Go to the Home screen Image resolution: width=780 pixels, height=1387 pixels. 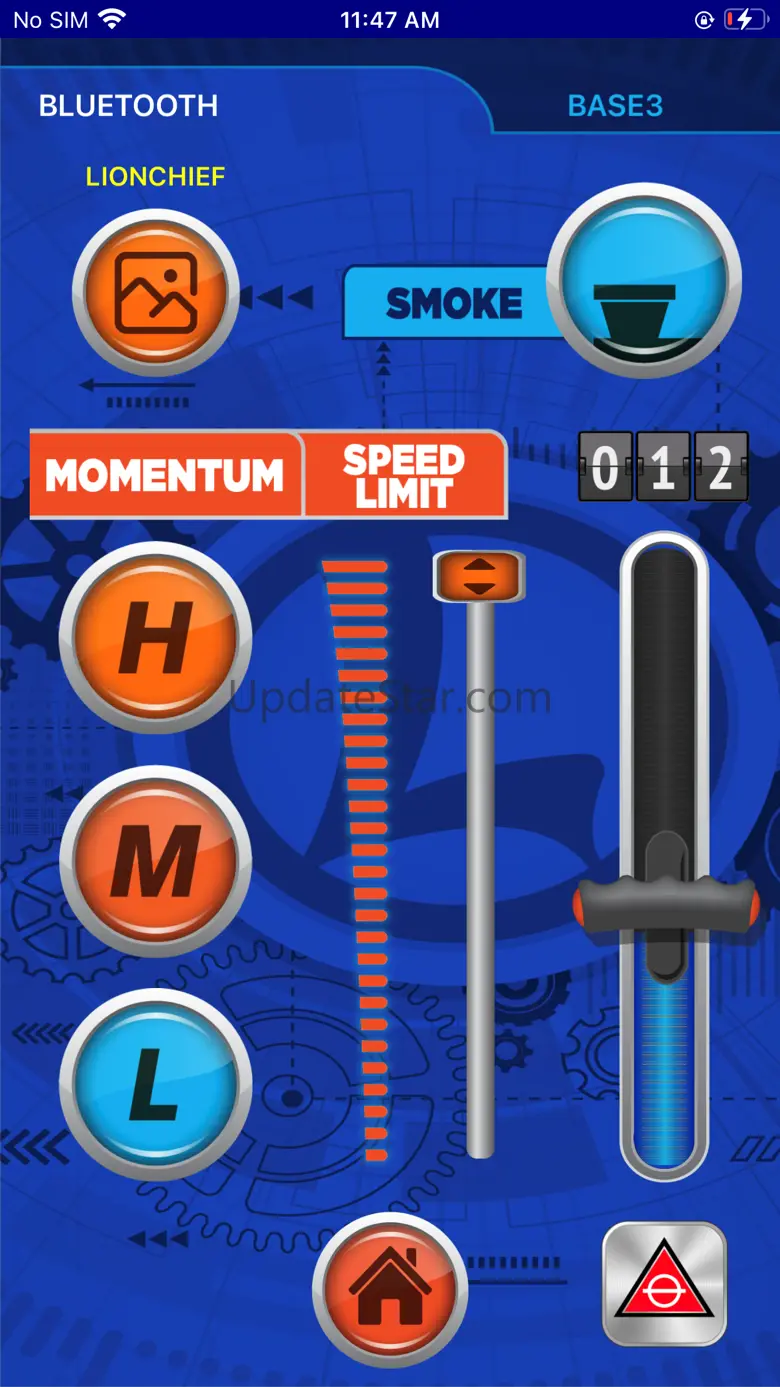point(390,1288)
